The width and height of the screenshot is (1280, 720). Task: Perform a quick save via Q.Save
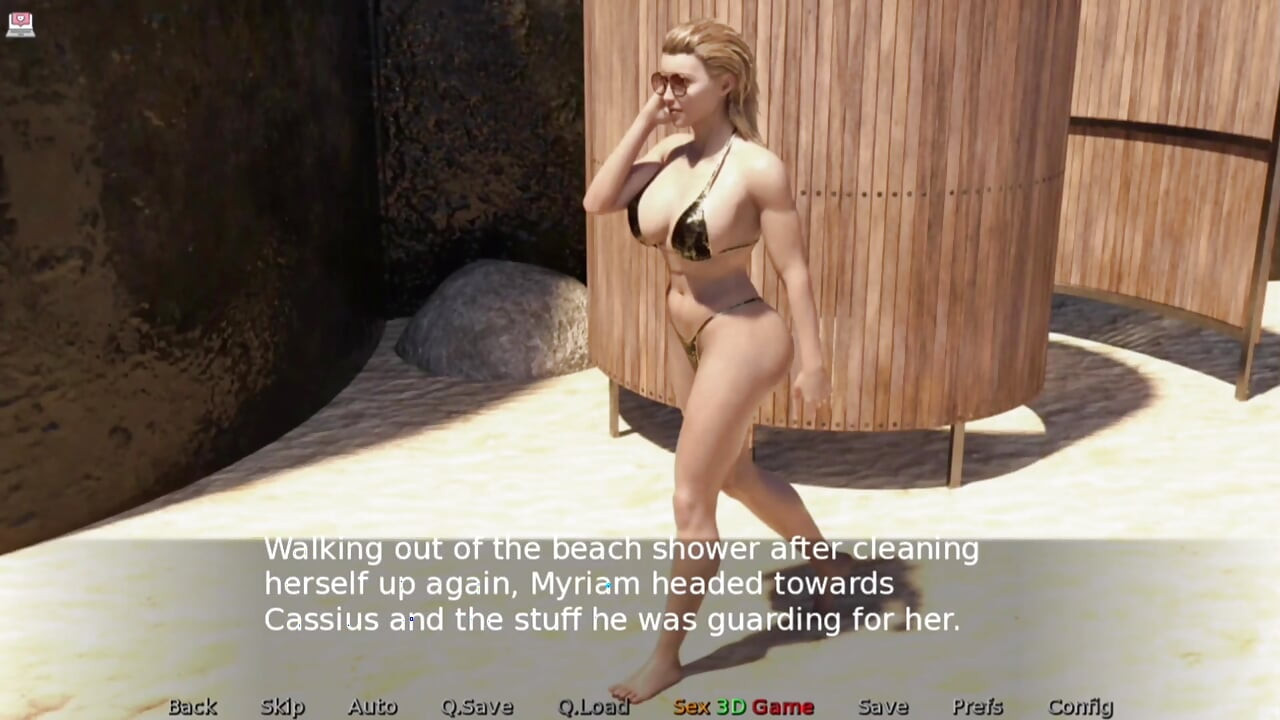click(x=477, y=707)
